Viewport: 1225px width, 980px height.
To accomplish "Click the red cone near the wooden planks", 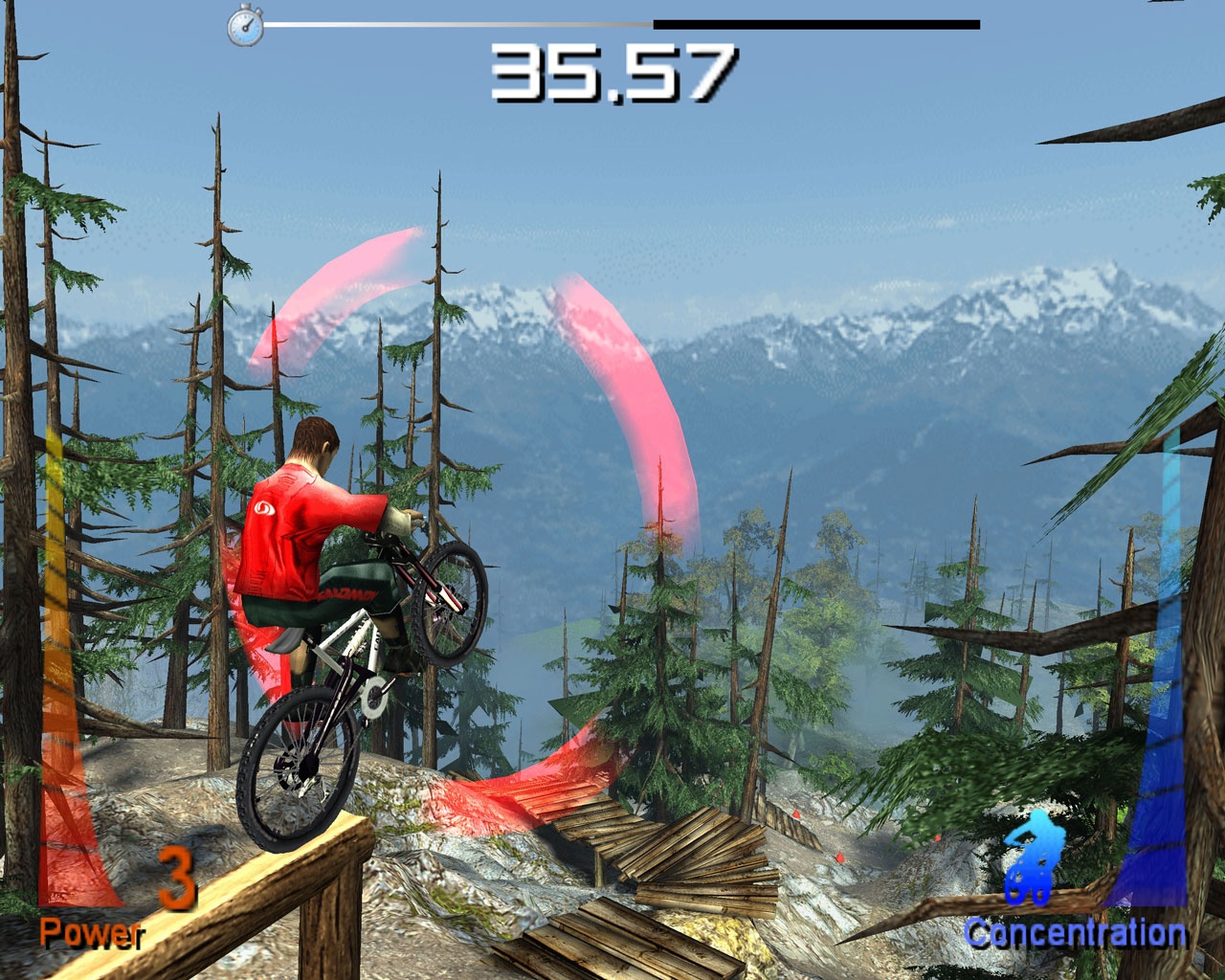I will point(796,813).
